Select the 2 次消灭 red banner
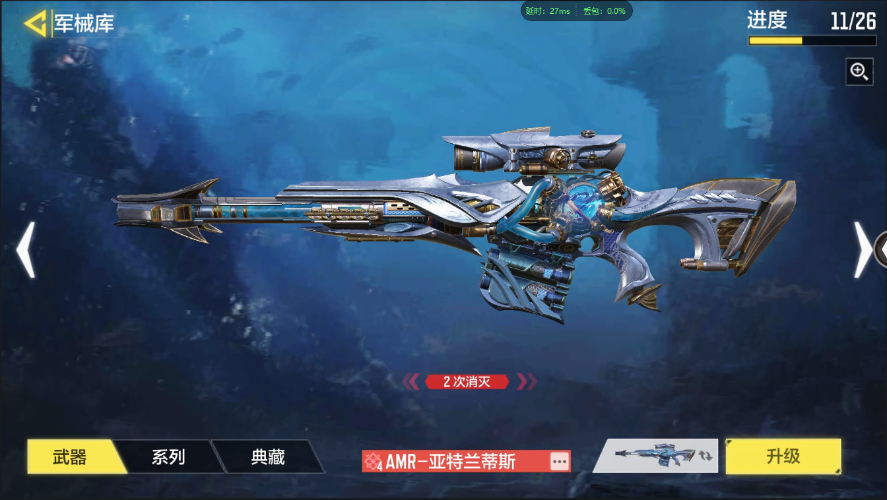Viewport: 887px width, 500px height. (x=468, y=381)
